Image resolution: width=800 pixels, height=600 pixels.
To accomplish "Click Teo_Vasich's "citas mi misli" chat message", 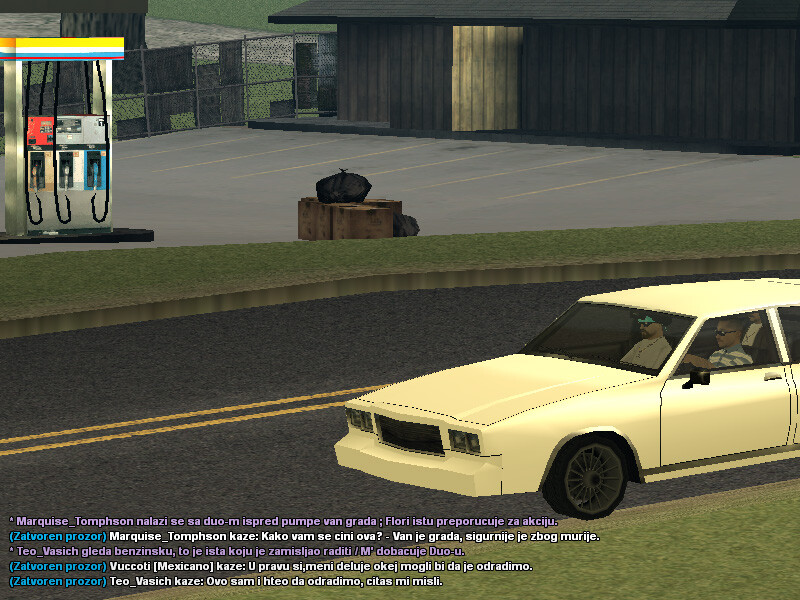I will coord(225,581).
